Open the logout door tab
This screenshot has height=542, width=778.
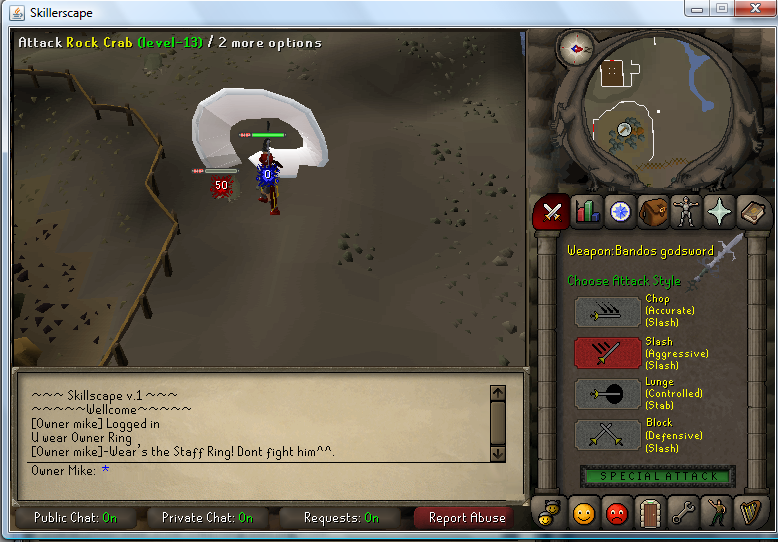click(650, 514)
